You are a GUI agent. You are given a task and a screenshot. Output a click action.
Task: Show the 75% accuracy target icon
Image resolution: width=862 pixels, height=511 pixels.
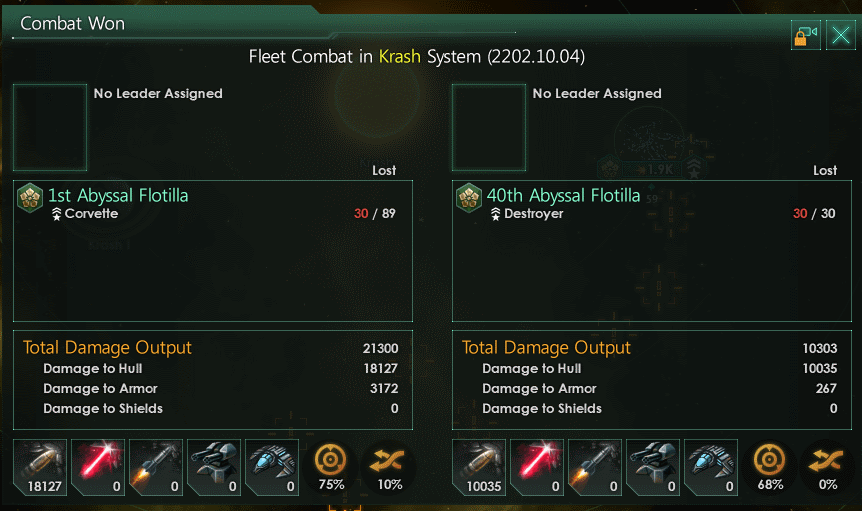coord(331,467)
